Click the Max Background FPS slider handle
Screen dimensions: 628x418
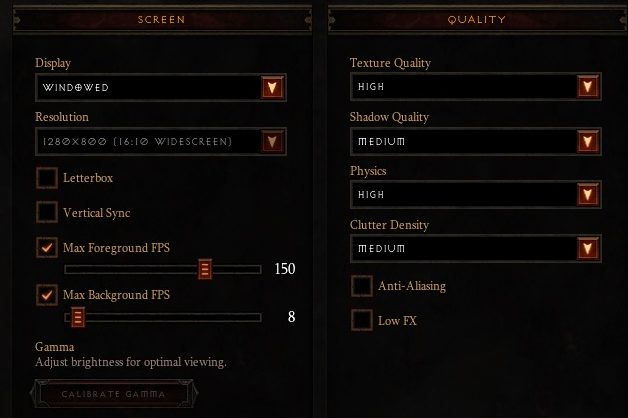[77, 318]
